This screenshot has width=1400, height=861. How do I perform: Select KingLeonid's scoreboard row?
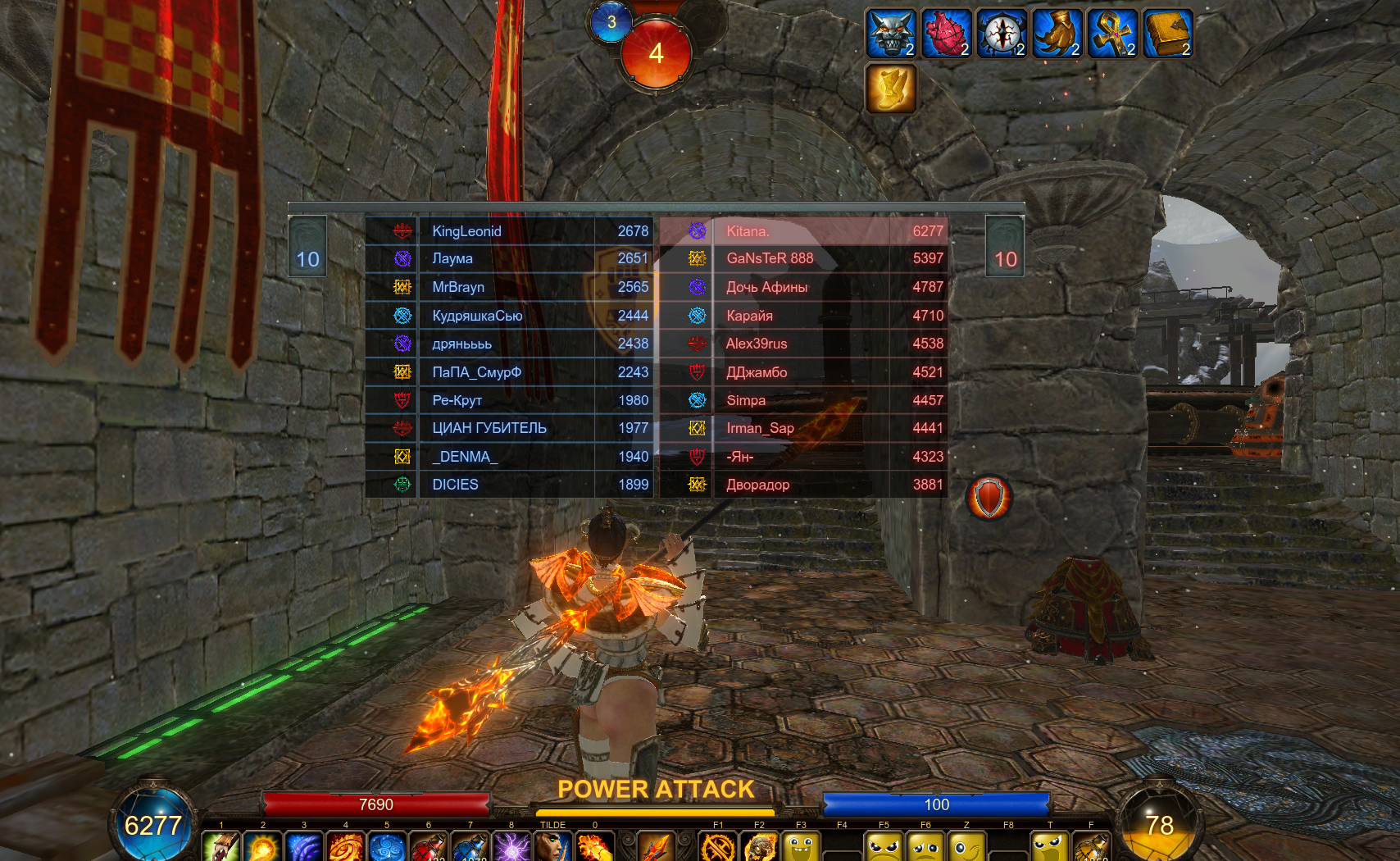click(x=510, y=231)
